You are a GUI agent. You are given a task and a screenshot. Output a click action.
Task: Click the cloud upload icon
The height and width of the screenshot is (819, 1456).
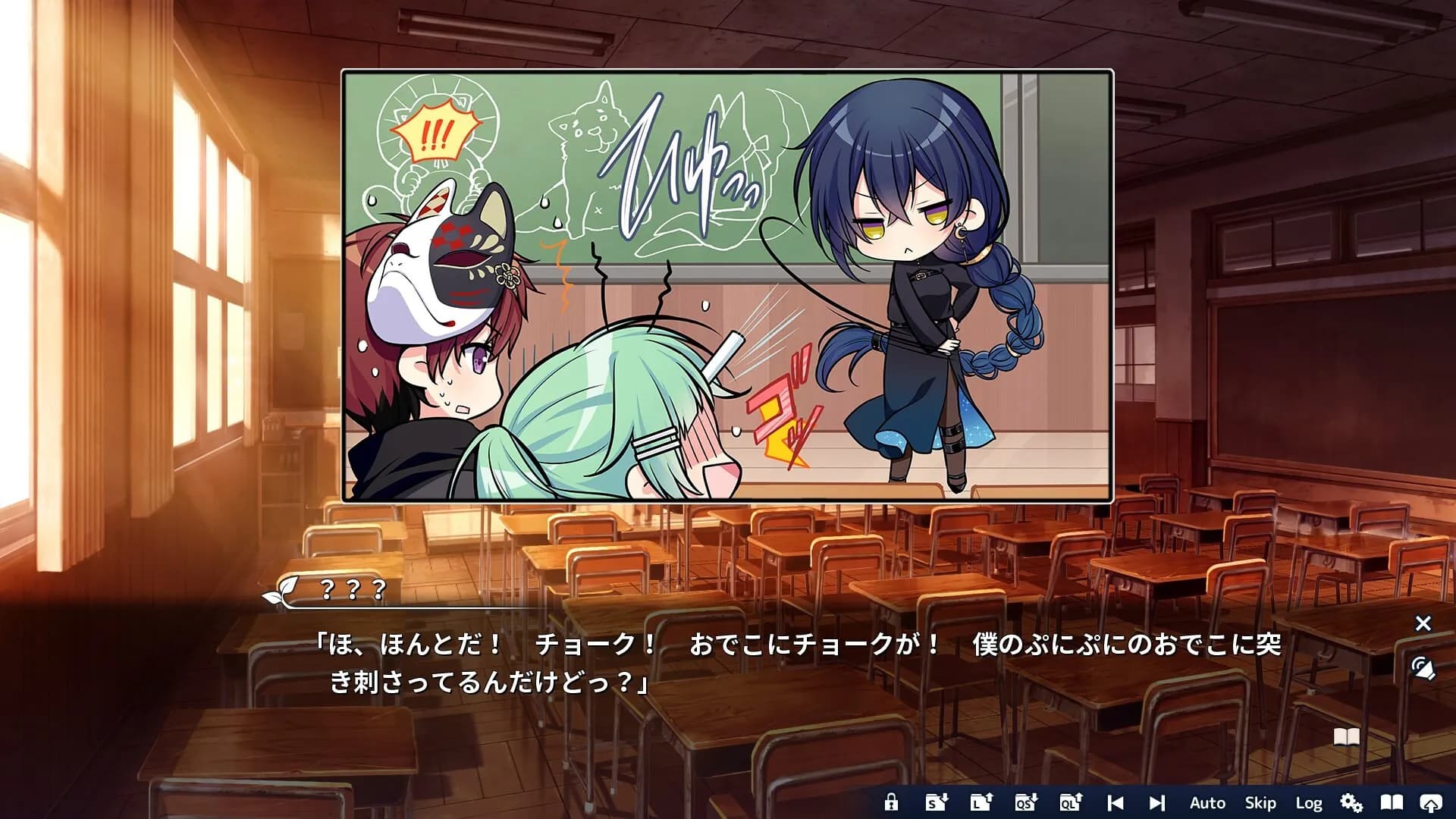(x=1430, y=802)
